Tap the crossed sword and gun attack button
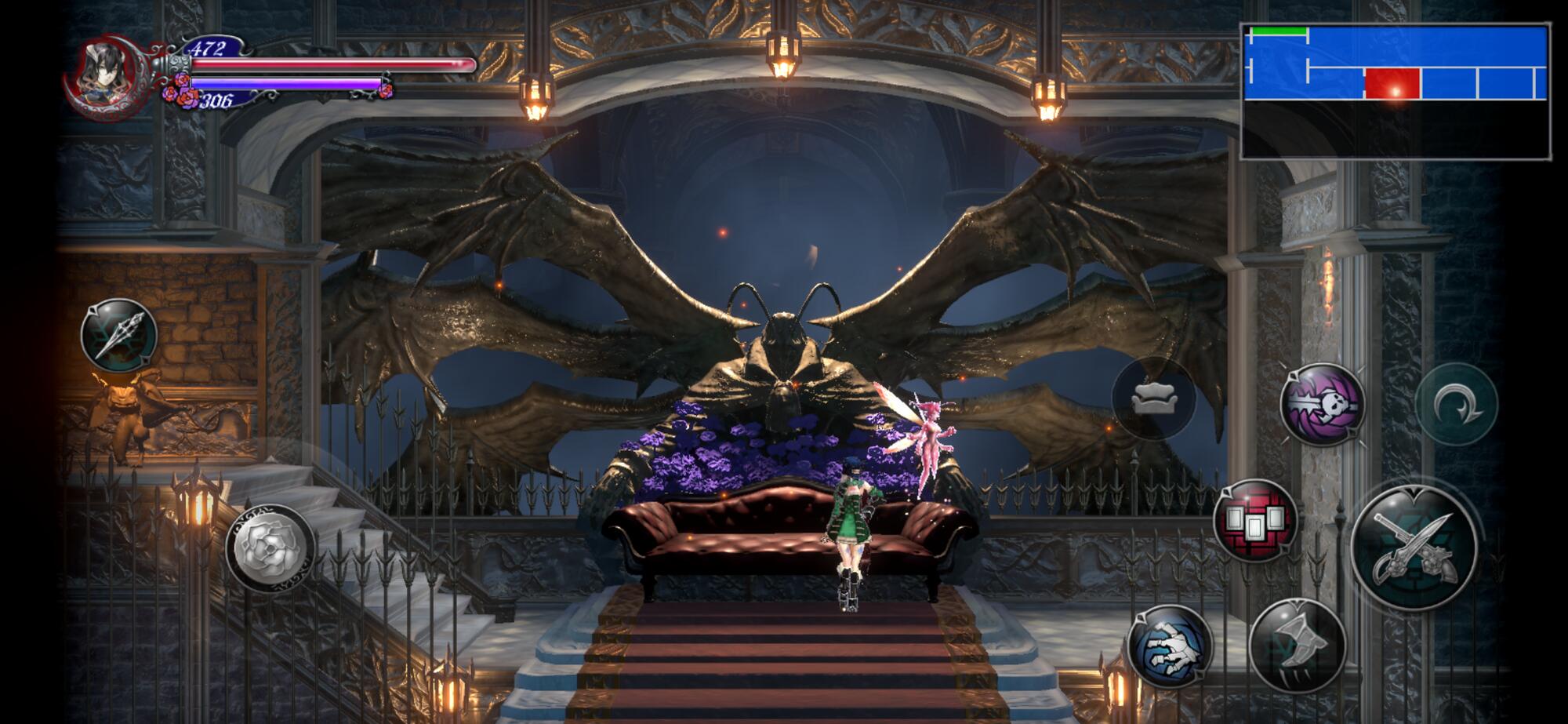The height and width of the screenshot is (724, 1568). [1414, 546]
